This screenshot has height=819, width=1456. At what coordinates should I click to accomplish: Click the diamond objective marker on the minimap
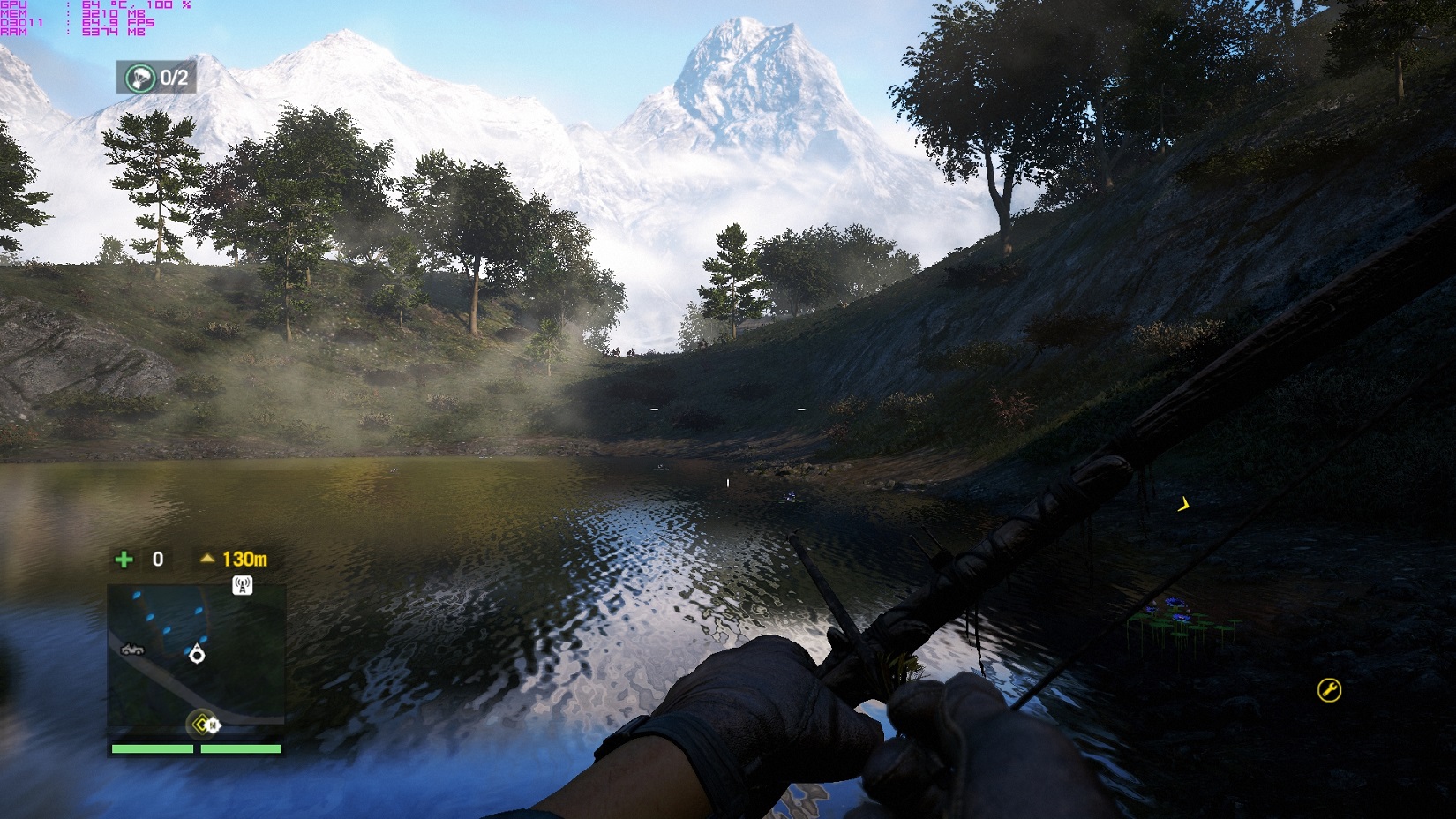point(202,724)
